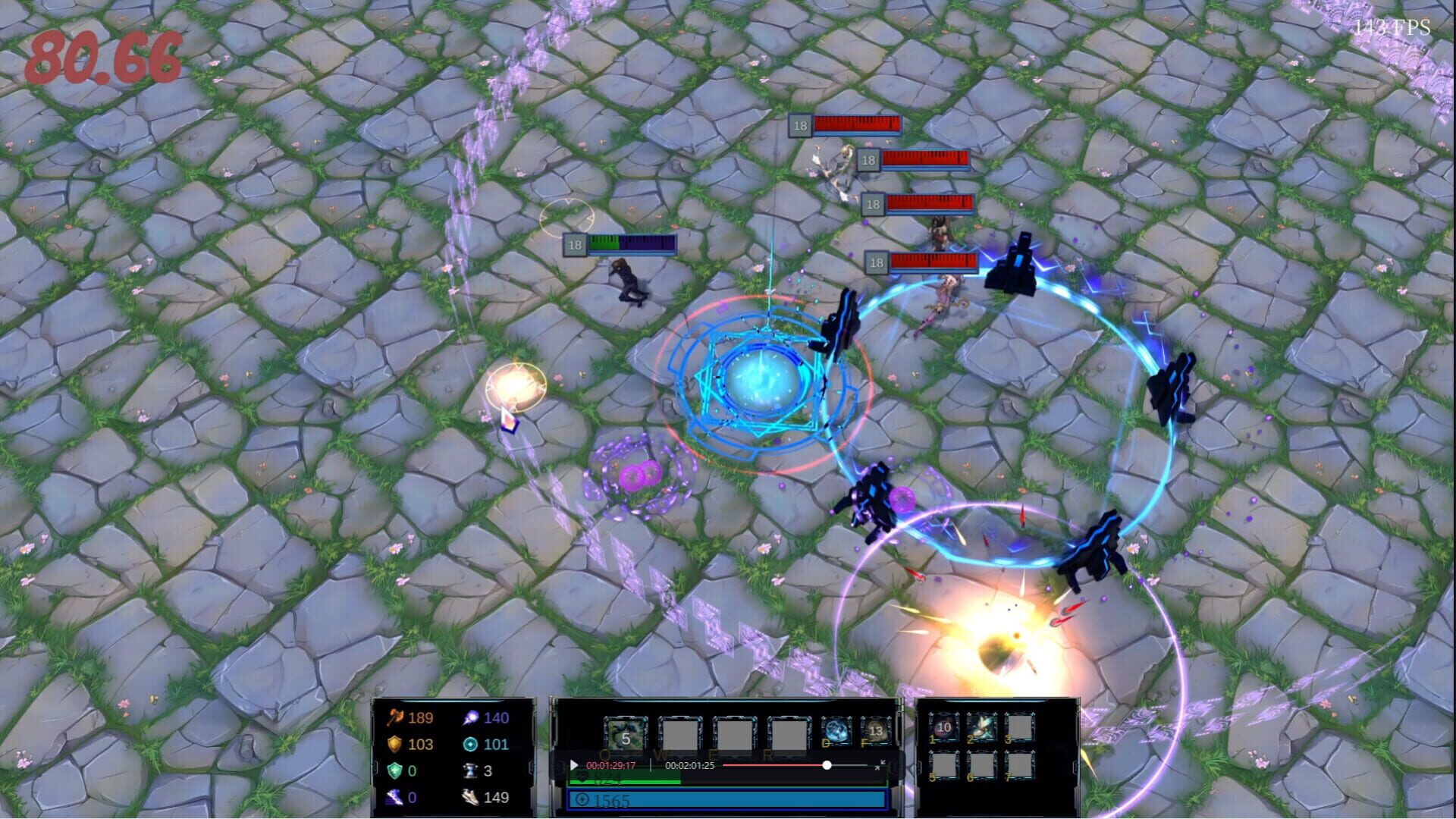Click the F spell icon with 13 cooldown
1456x819 pixels.
tap(877, 730)
